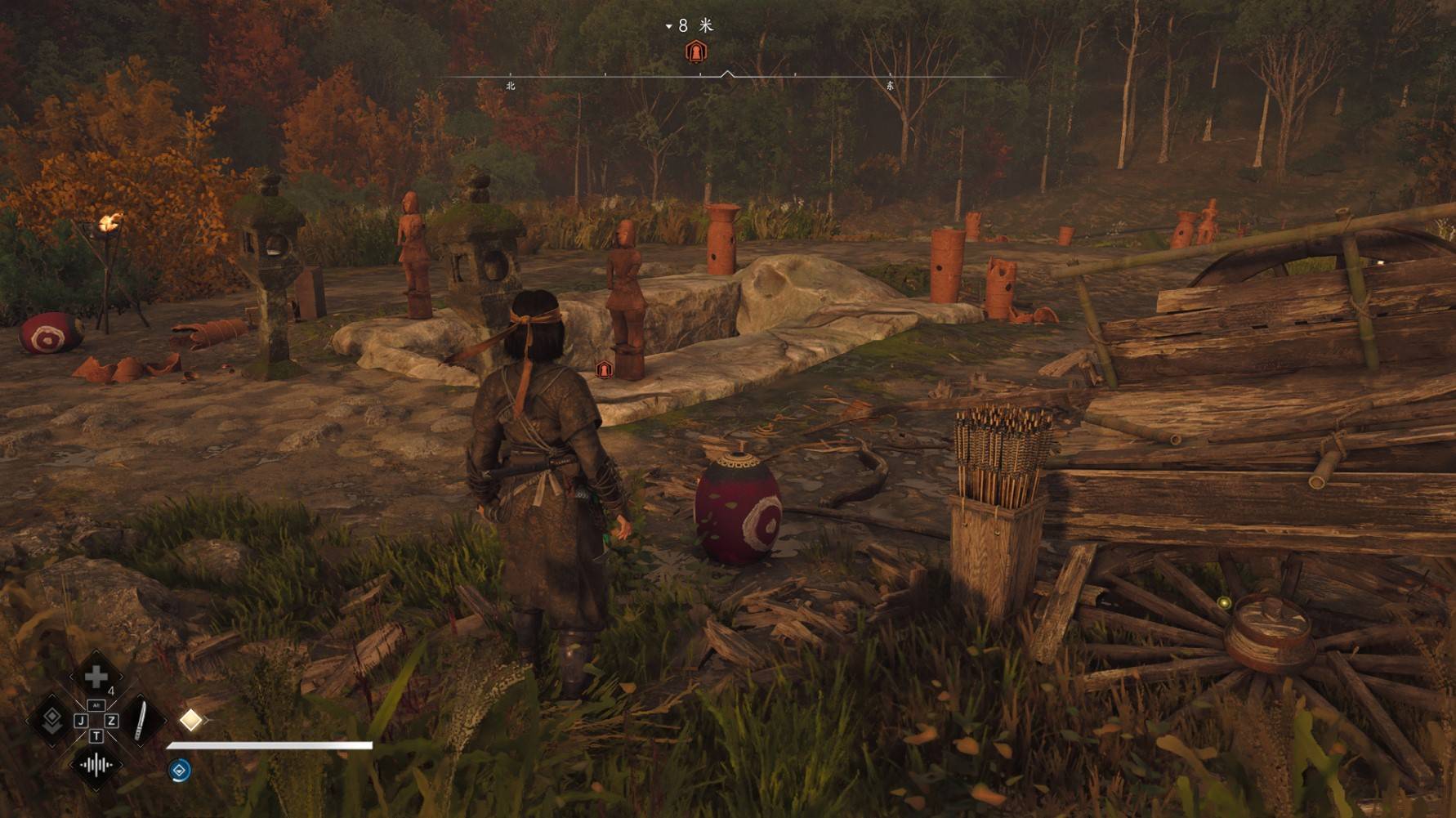Select the blue circular spirit icon
The height and width of the screenshot is (818, 1456).
180,769
